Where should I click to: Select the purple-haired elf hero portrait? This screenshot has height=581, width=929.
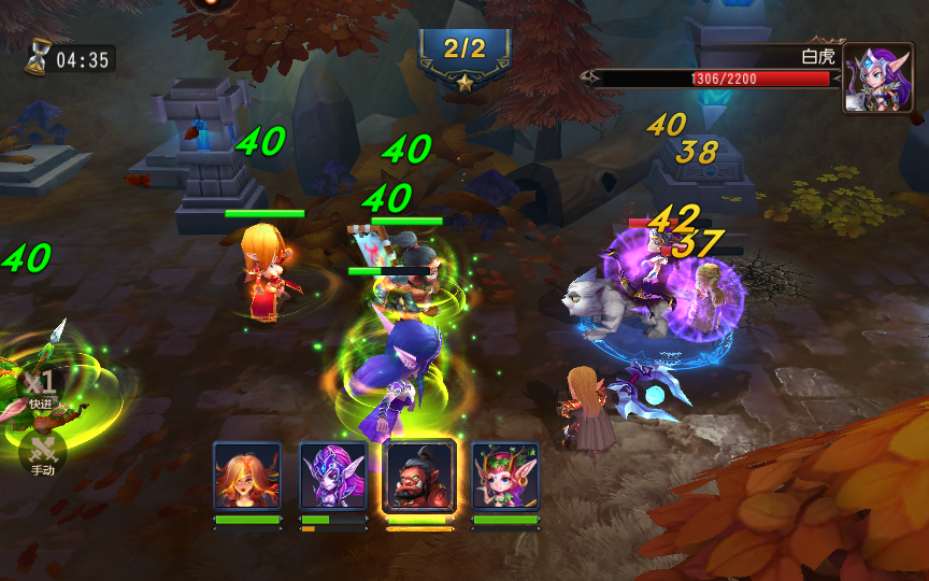pyautogui.click(x=333, y=477)
